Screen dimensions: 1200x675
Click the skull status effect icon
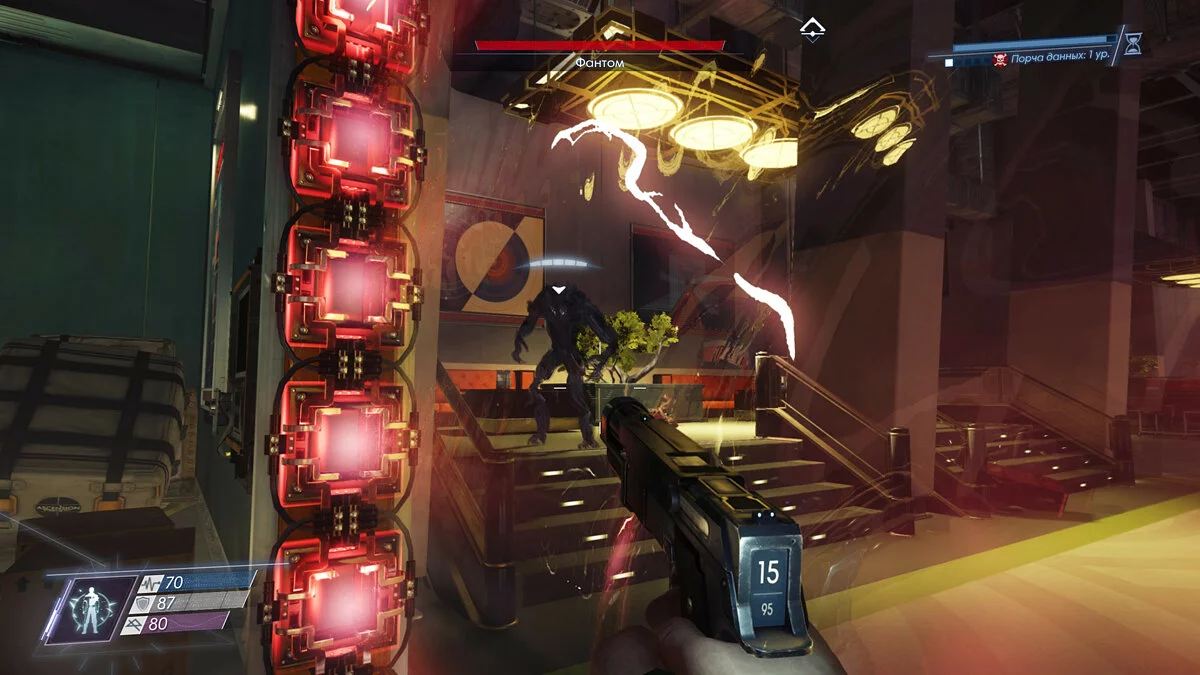[999, 61]
